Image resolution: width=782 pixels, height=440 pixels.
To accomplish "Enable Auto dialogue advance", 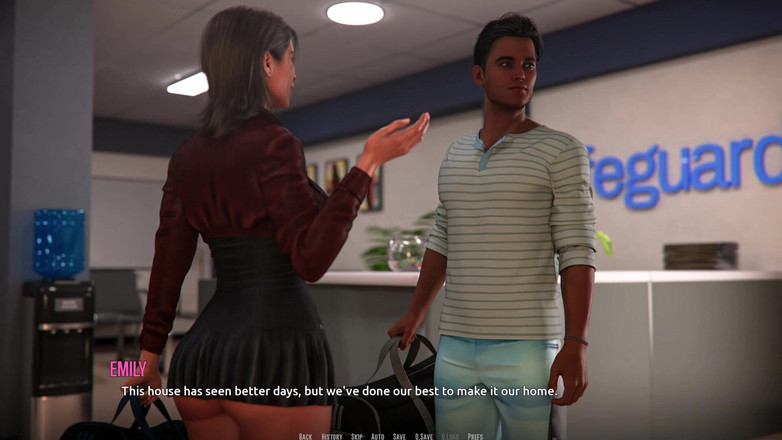I will click(x=377, y=436).
